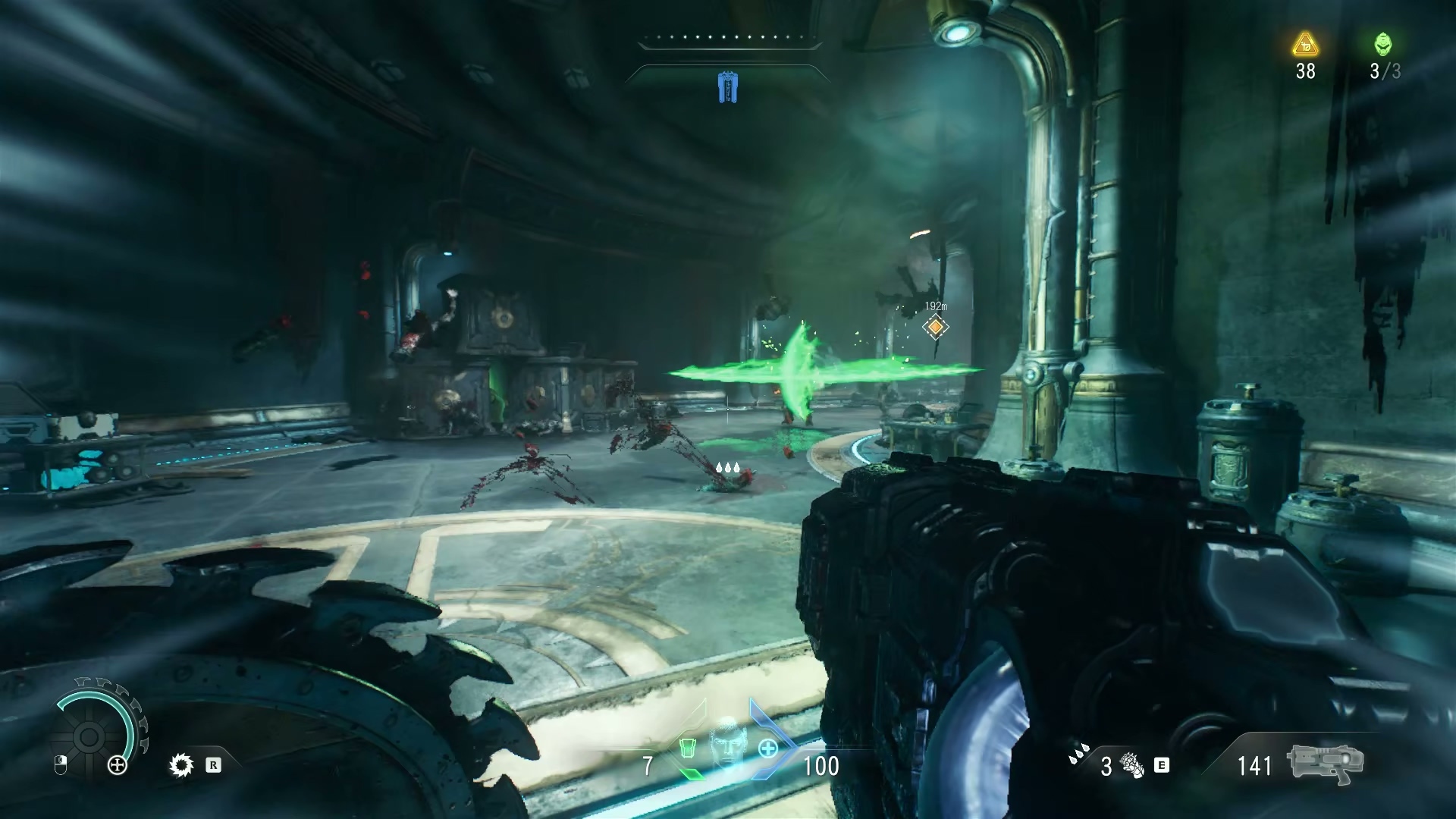
Task: Select the green demon skull lives icon
Action: (1383, 45)
